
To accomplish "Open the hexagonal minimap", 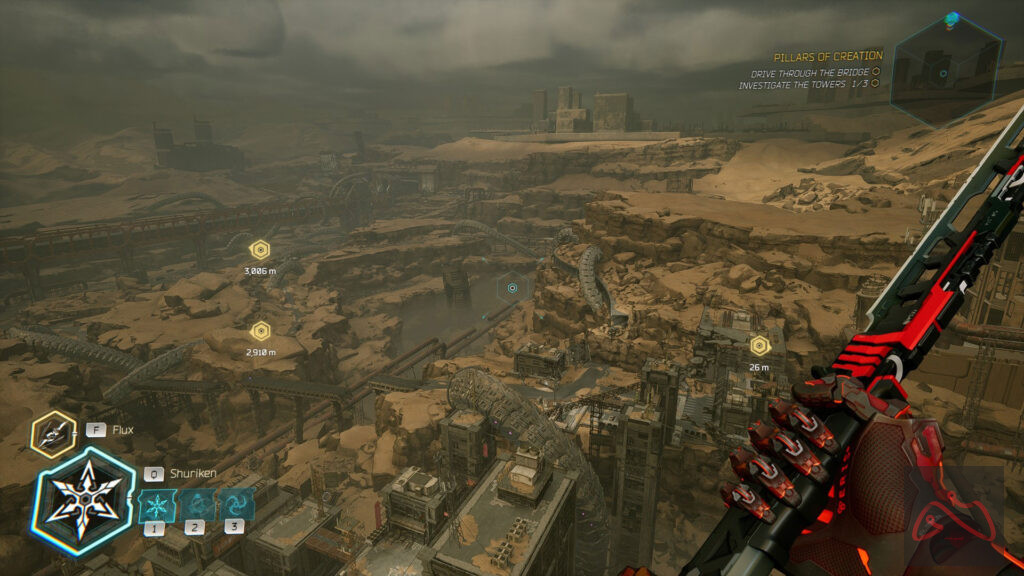I will 944,70.
